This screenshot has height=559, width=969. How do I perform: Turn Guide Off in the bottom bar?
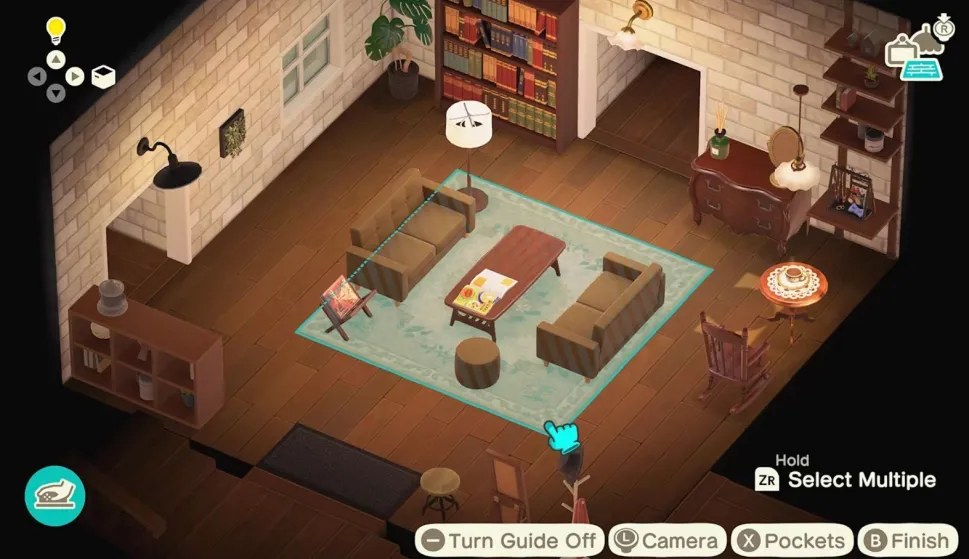(510, 541)
